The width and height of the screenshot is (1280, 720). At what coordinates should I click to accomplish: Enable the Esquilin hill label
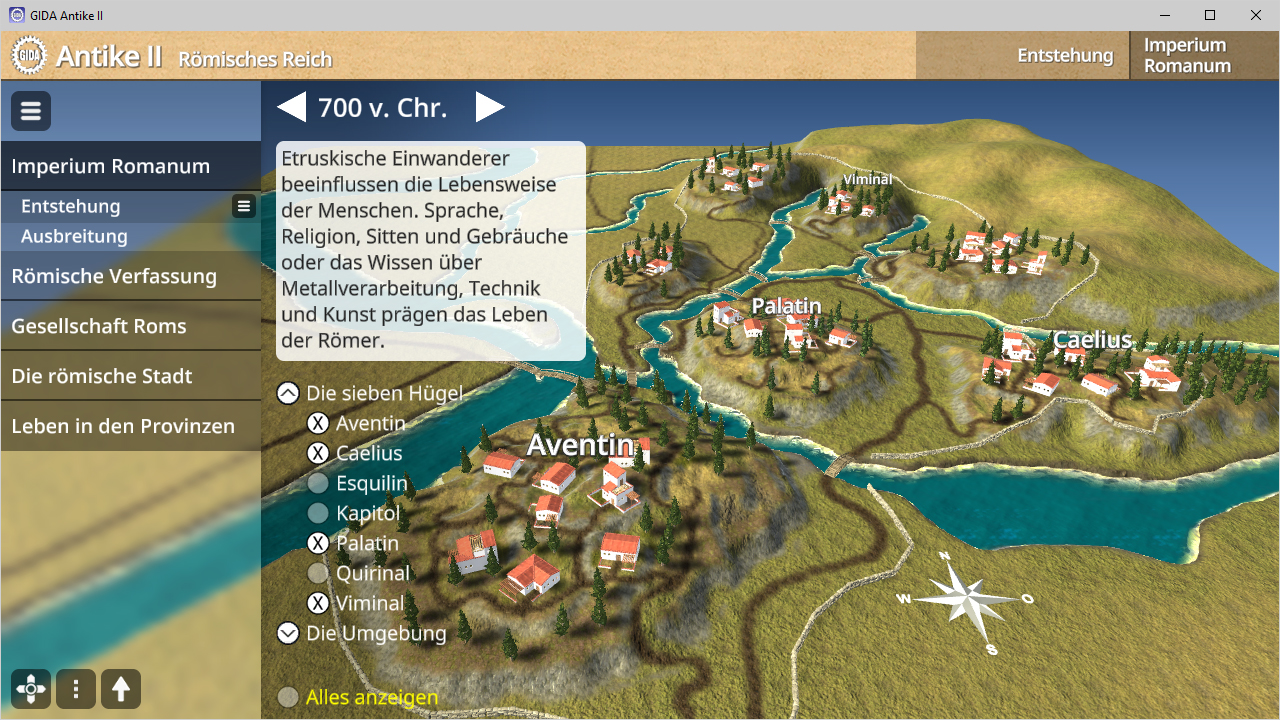tap(318, 483)
